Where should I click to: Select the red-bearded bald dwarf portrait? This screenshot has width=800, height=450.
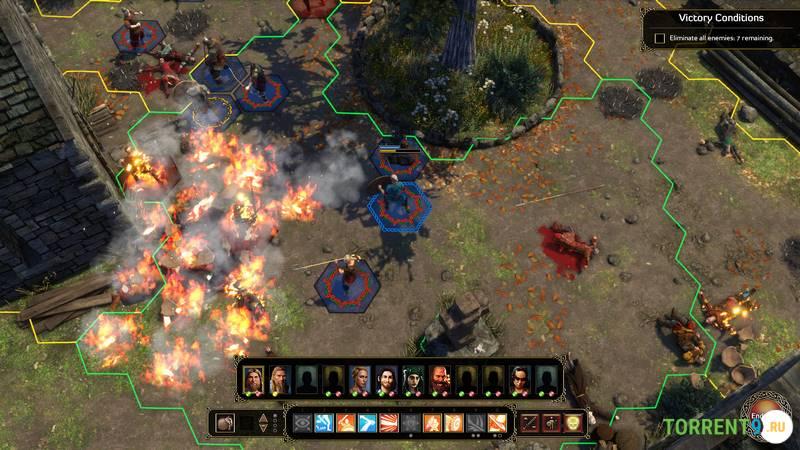pyautogui.click(x=440, y=379)
